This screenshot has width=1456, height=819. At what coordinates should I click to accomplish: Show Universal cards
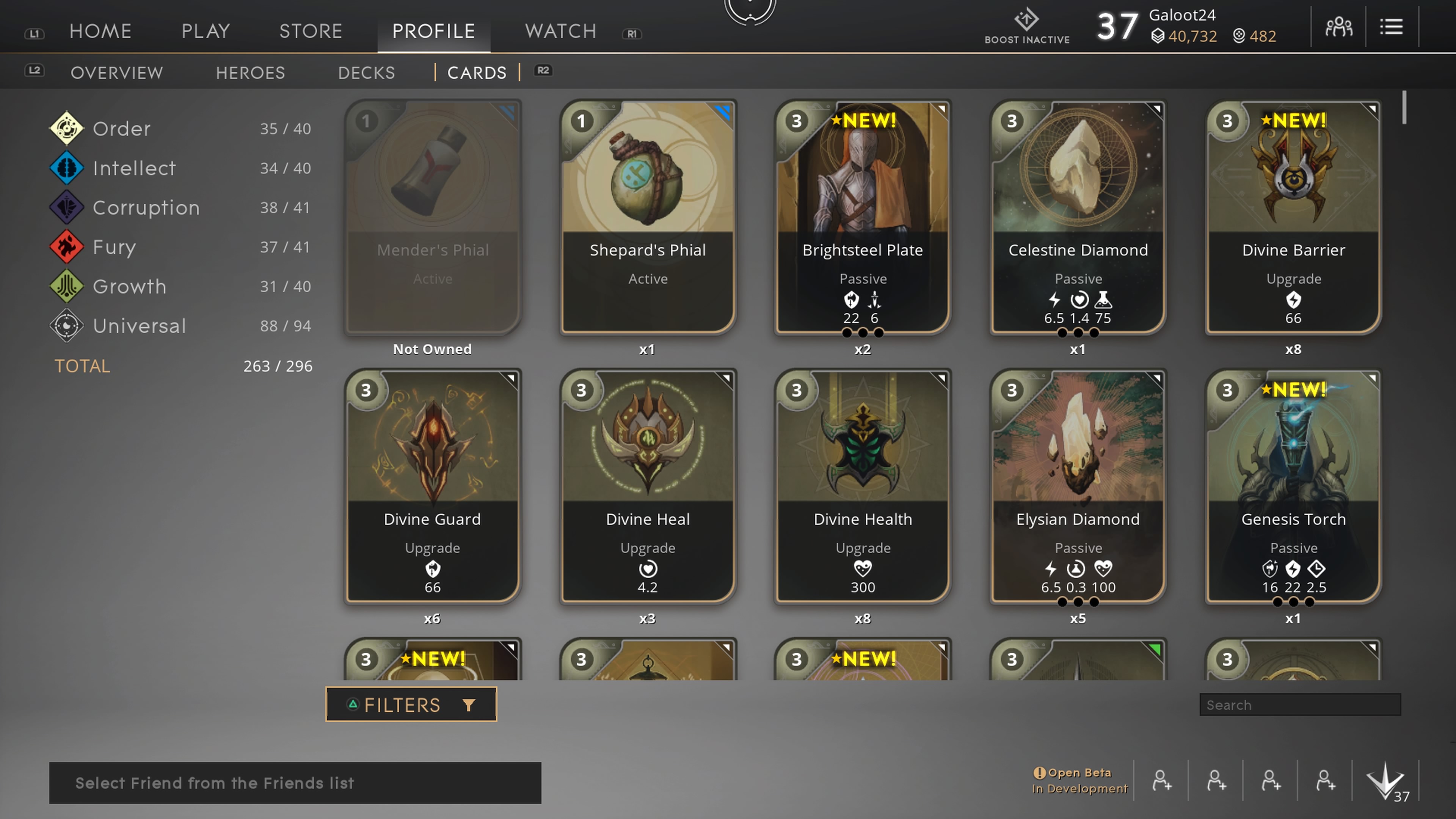(x=139, y=326)
